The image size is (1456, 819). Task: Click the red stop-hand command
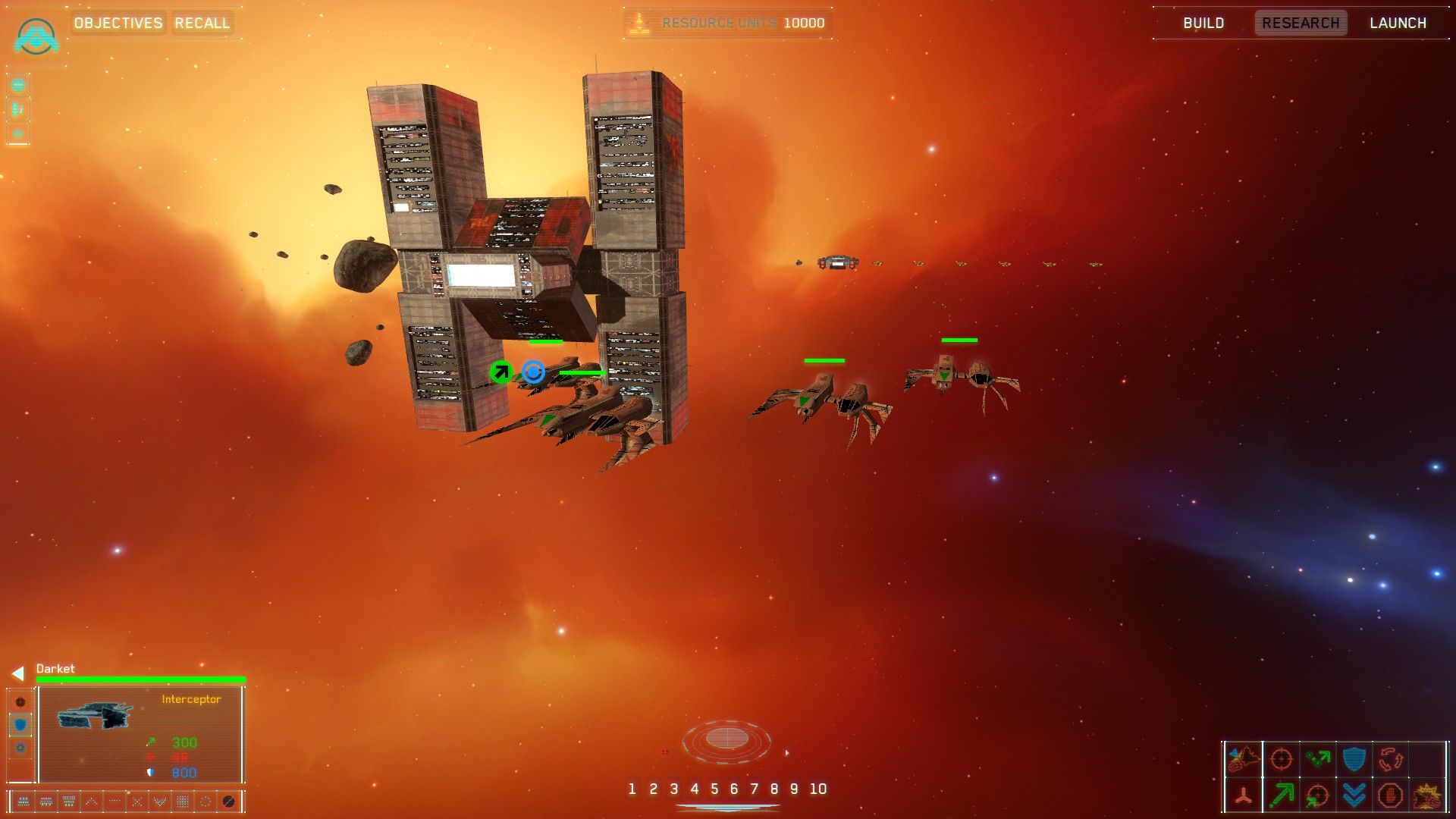pos(1390,795)
